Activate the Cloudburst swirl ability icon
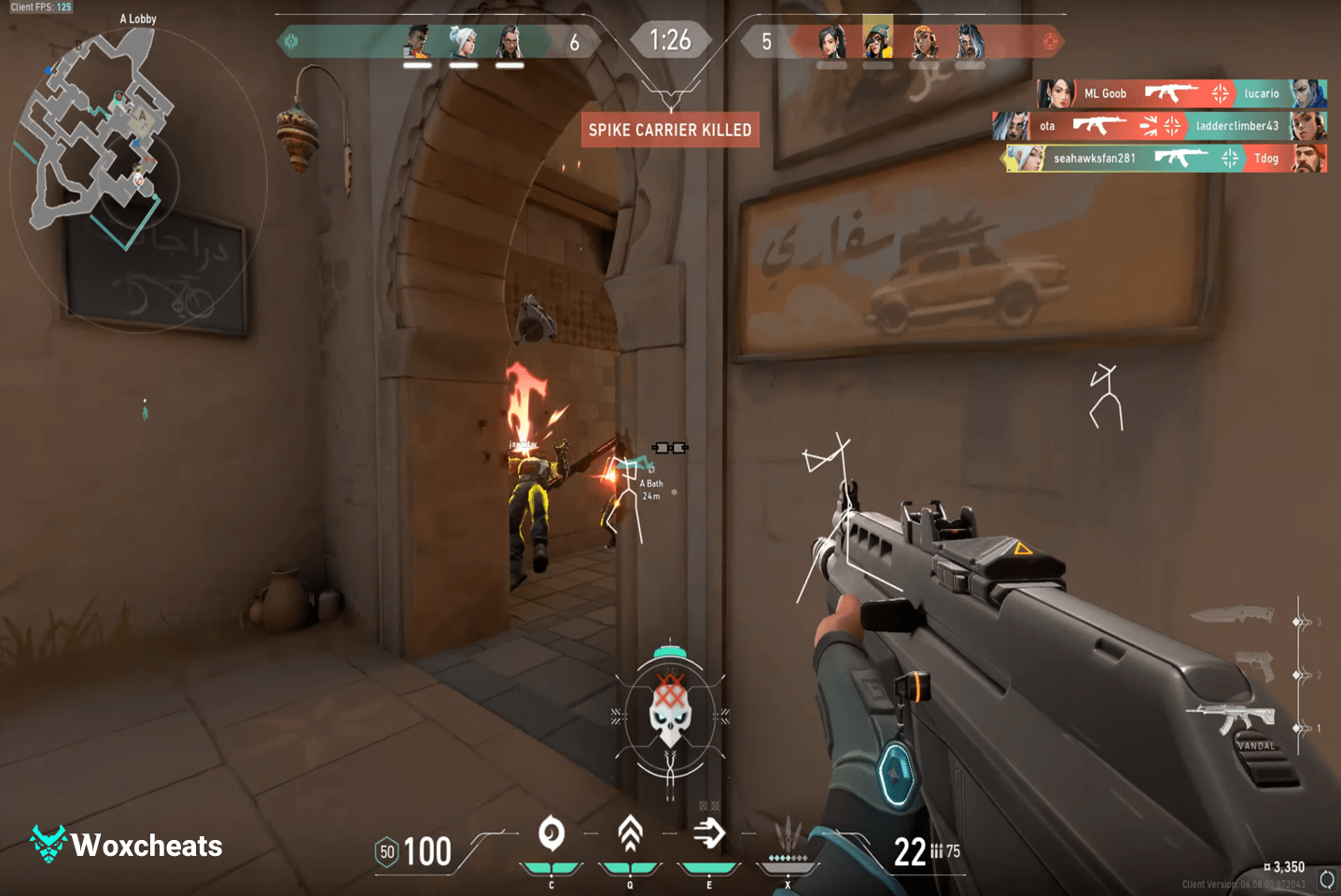The image size is (1341, 896). (552, 833)
